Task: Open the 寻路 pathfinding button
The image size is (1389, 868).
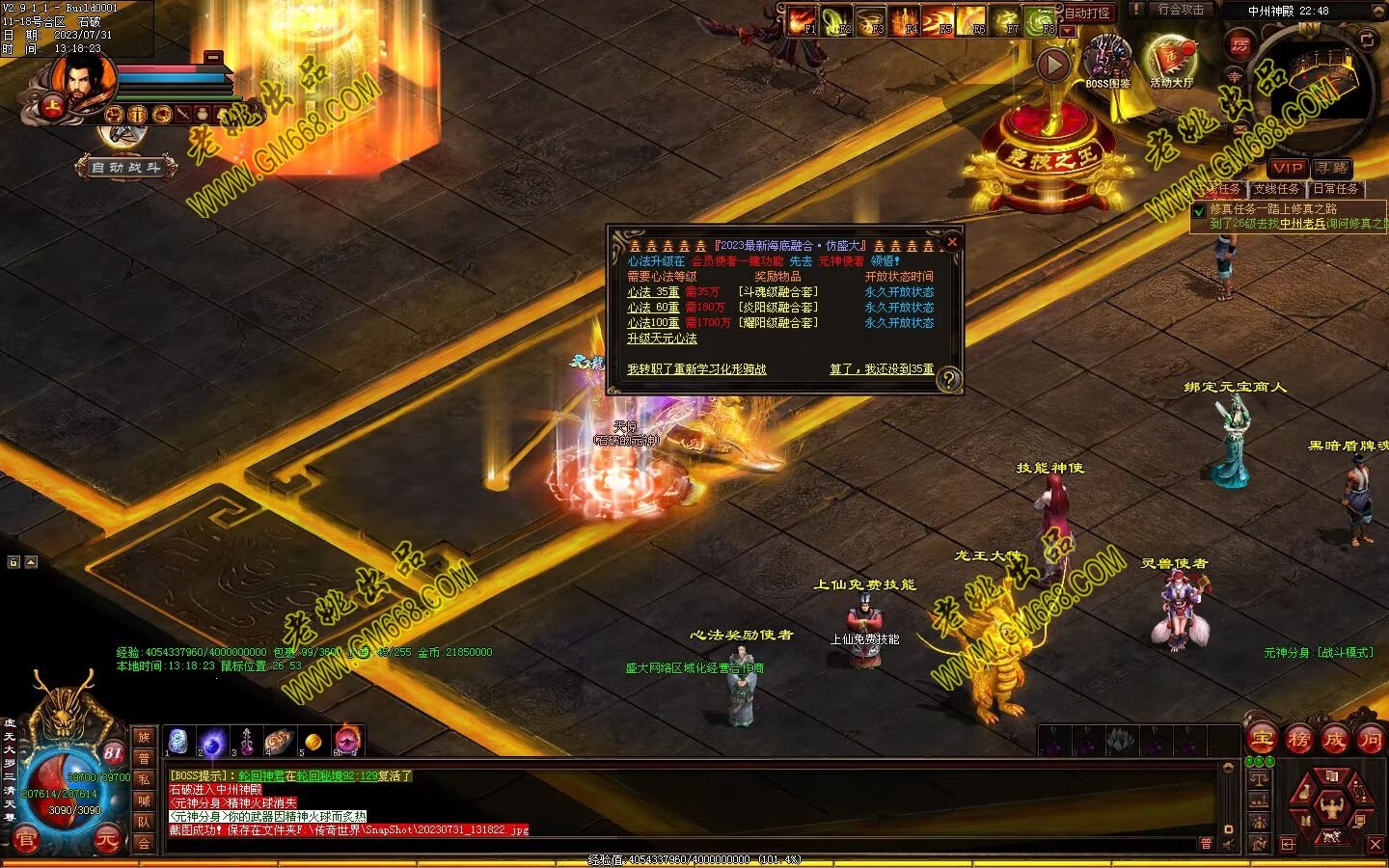Action: tap(1331, 168)
